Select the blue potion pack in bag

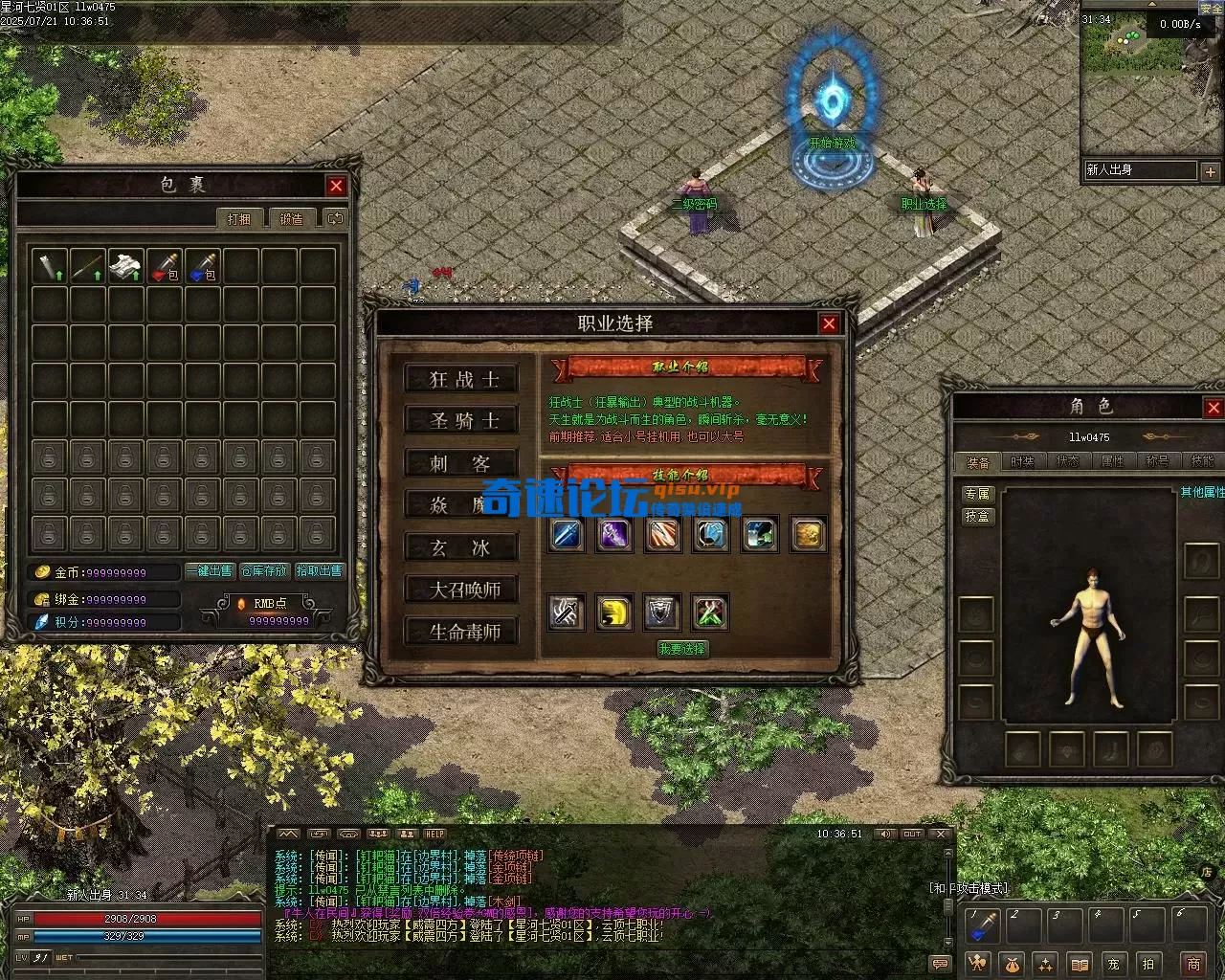tap(203, 266)
